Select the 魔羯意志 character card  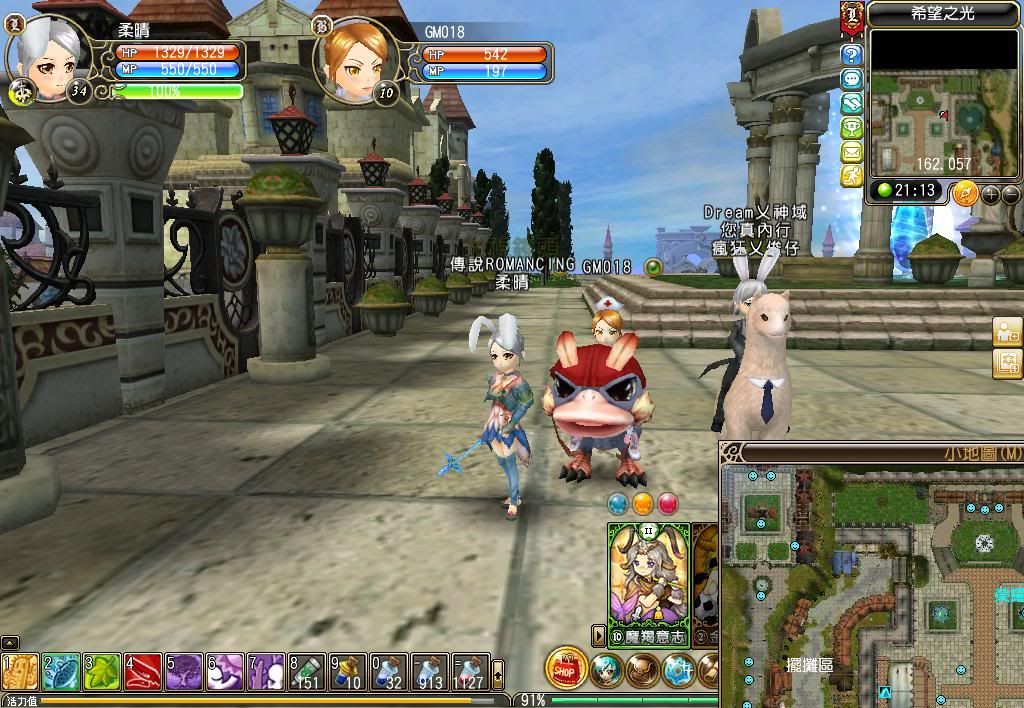(649, 584)
